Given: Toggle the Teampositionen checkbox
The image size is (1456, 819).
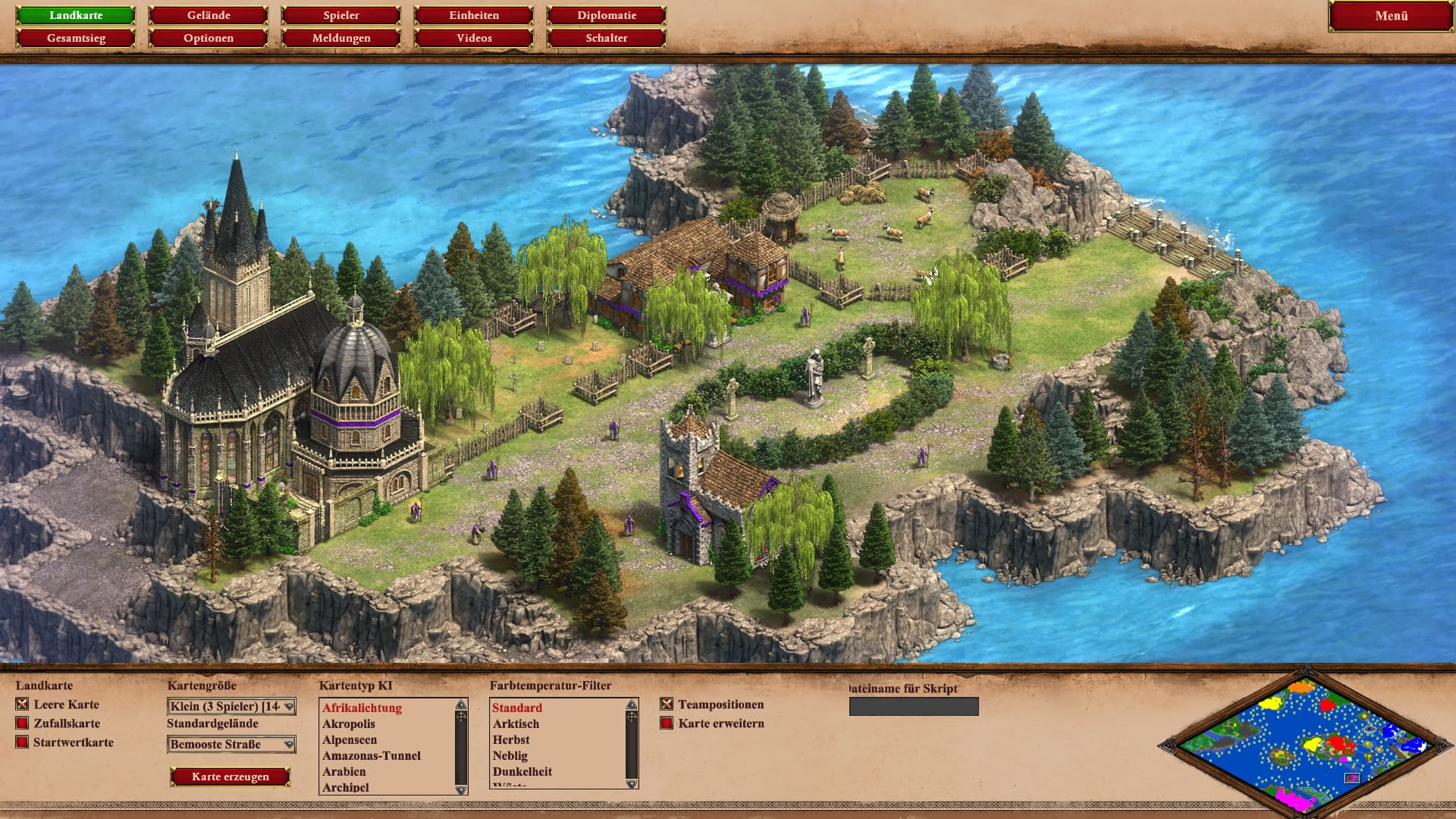Looking at the screenshot, I should point(667,704).
